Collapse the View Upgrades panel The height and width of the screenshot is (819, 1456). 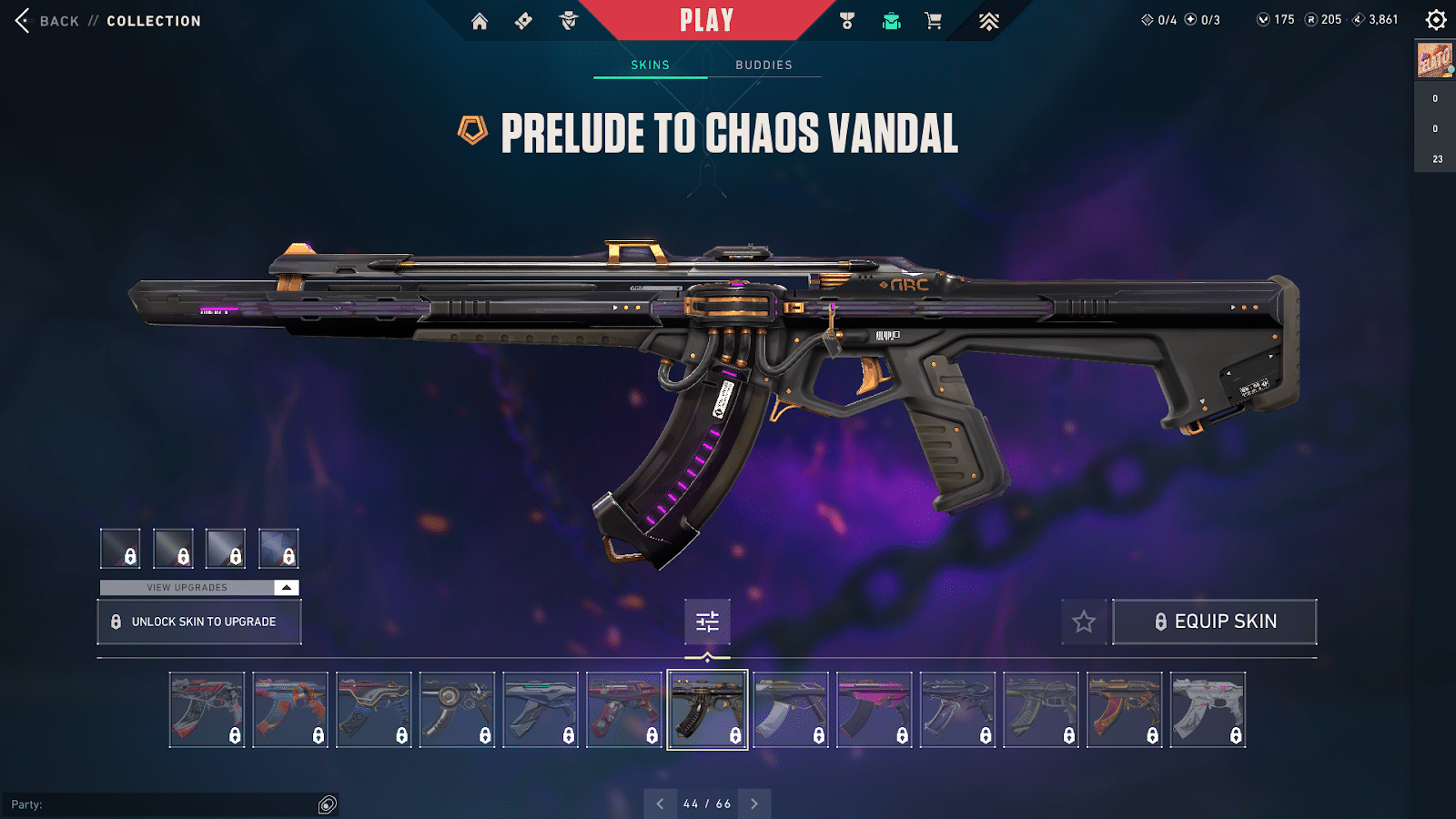[286, 587]
